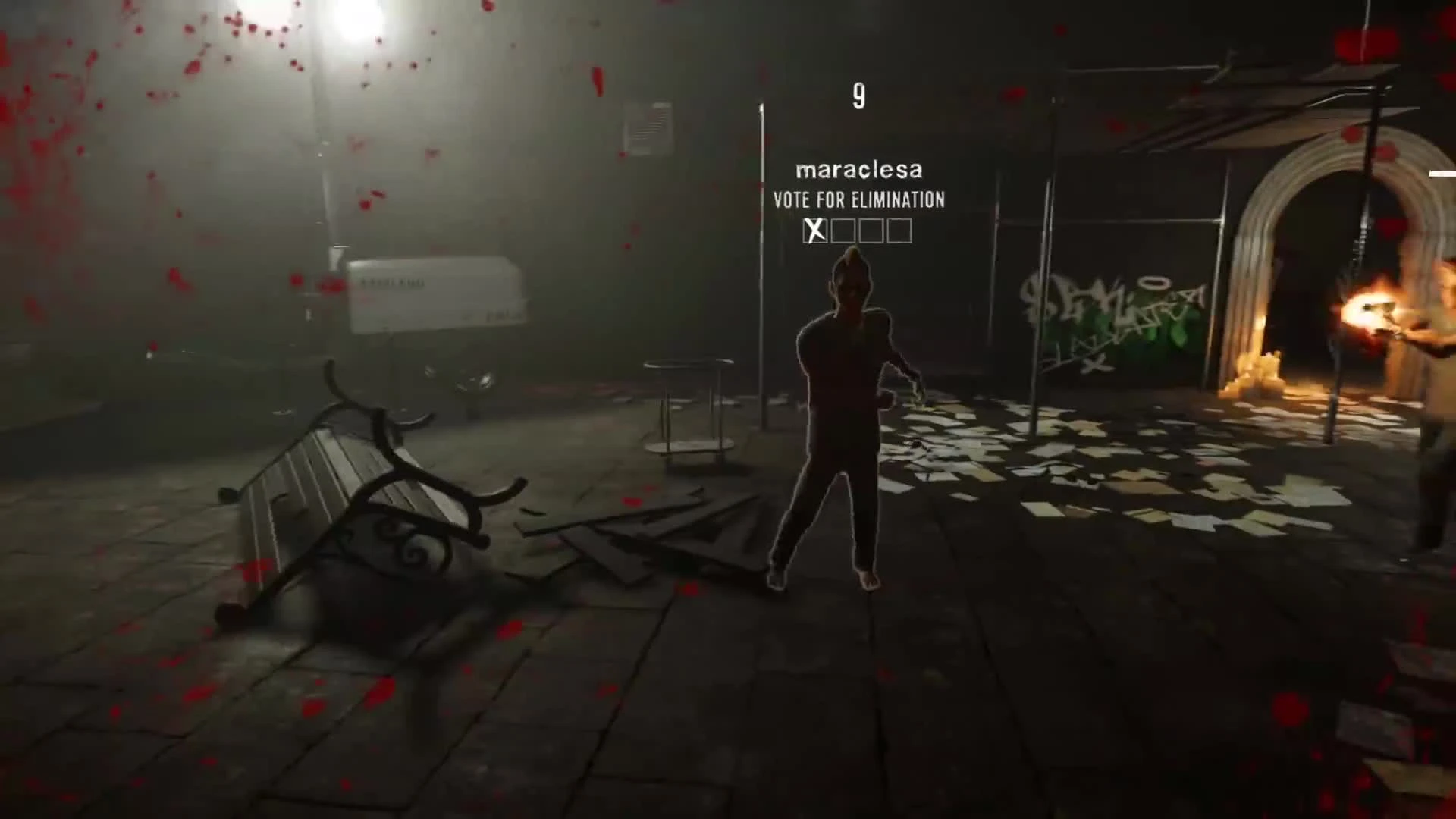
Task: Check the third elimination vote box
Action: (x=871, y=231)
